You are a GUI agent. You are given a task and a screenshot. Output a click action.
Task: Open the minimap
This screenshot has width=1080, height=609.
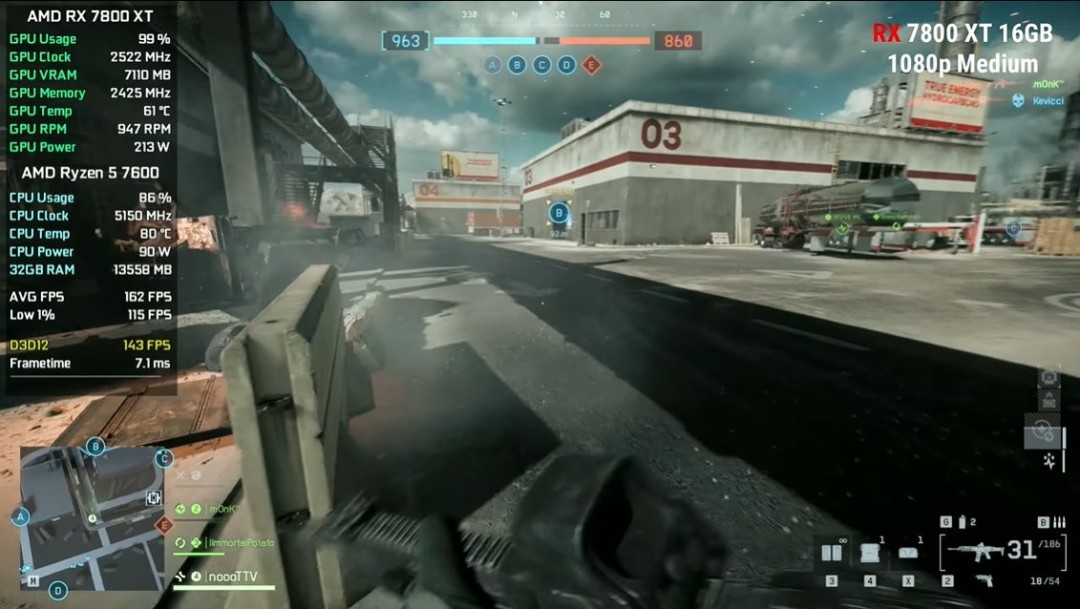point(91,517)
